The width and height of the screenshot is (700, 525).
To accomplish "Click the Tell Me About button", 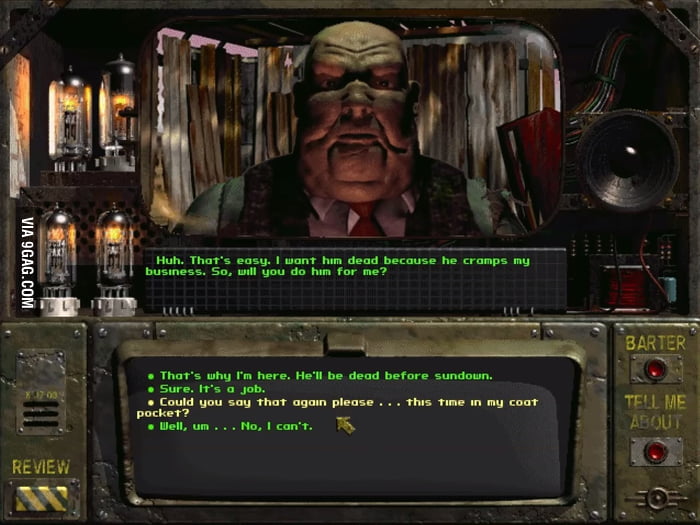I will pyautogui.click(x=655, y=450).
